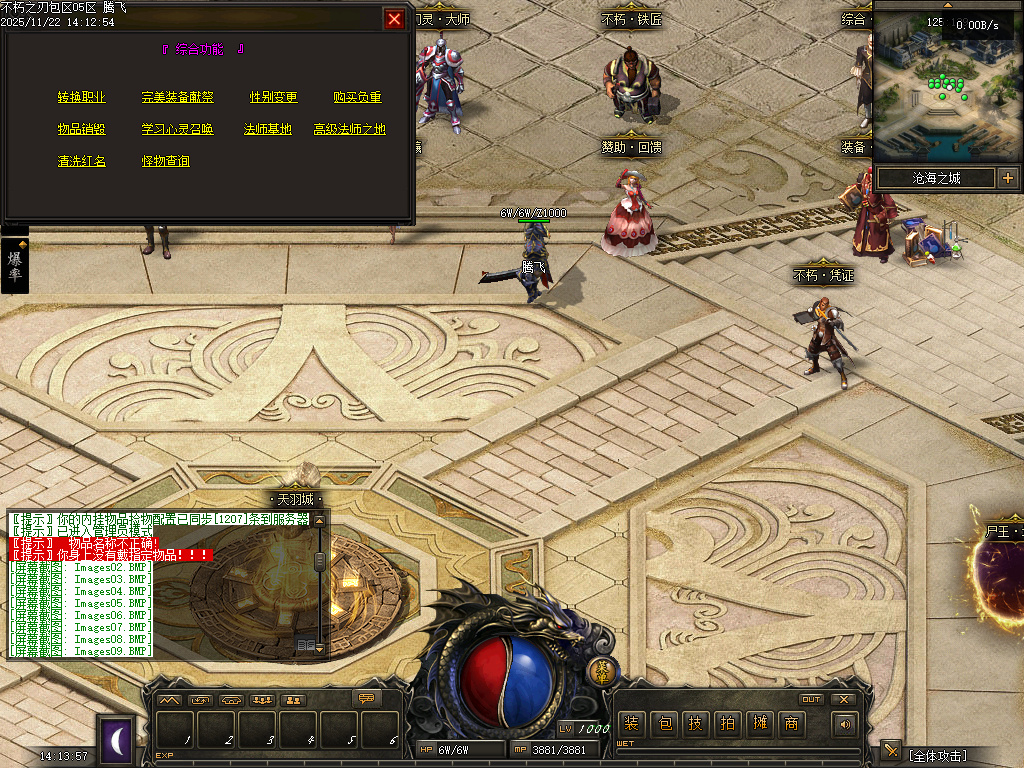The width and height of the screenshot is (1024, 768).
Task: Open the 商 shop button
Action: click(x=791, y=723)
